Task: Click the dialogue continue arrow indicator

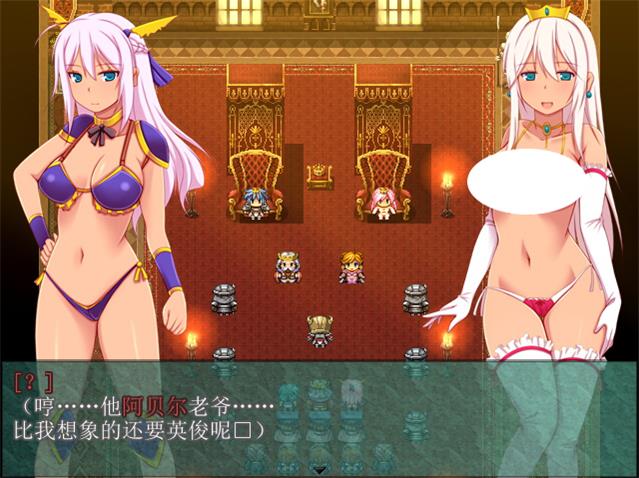Action: [319, 468]
